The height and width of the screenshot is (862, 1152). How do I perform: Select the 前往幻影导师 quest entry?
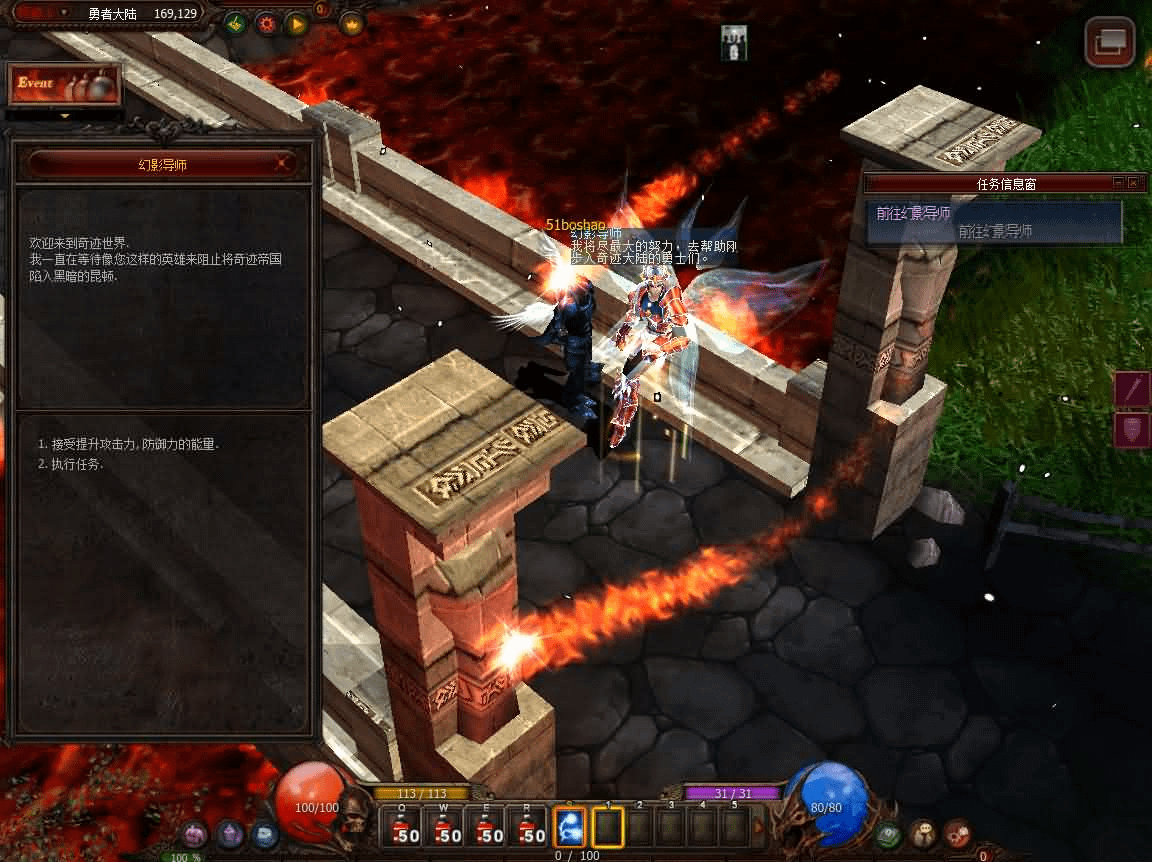994,222
